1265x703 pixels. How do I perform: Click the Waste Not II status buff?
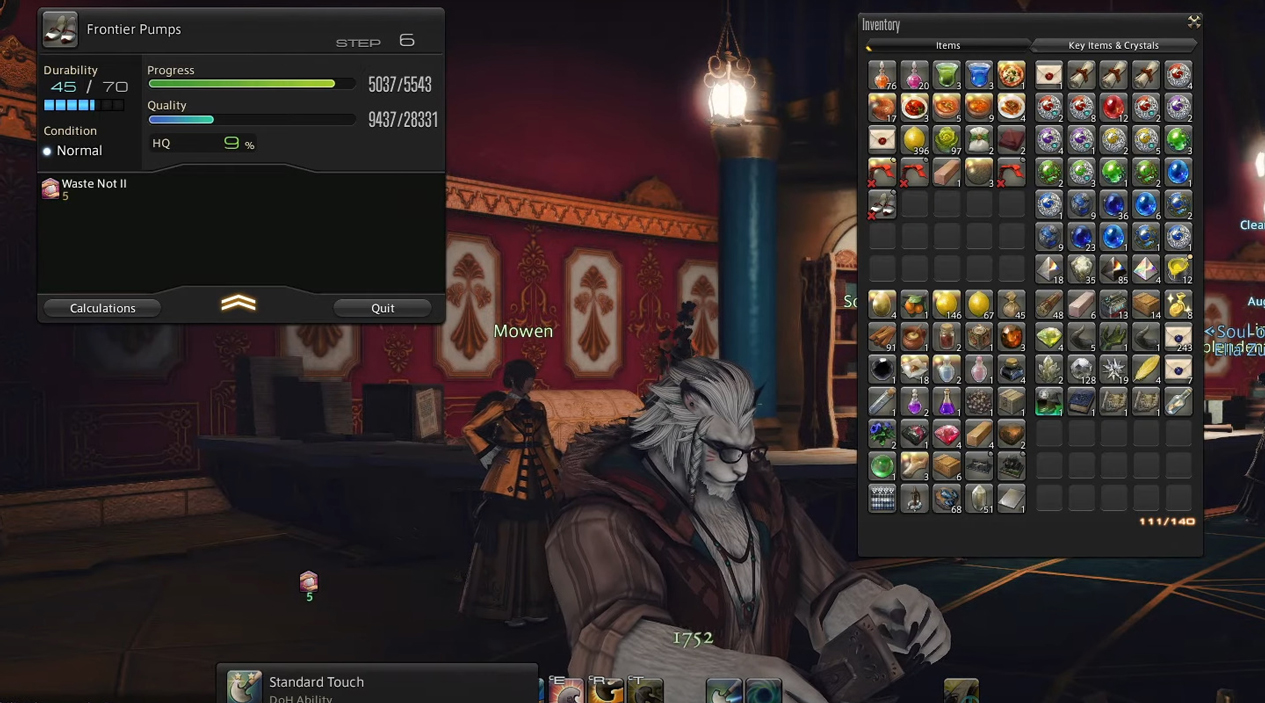pyautogui.click(x=51, y=188)
